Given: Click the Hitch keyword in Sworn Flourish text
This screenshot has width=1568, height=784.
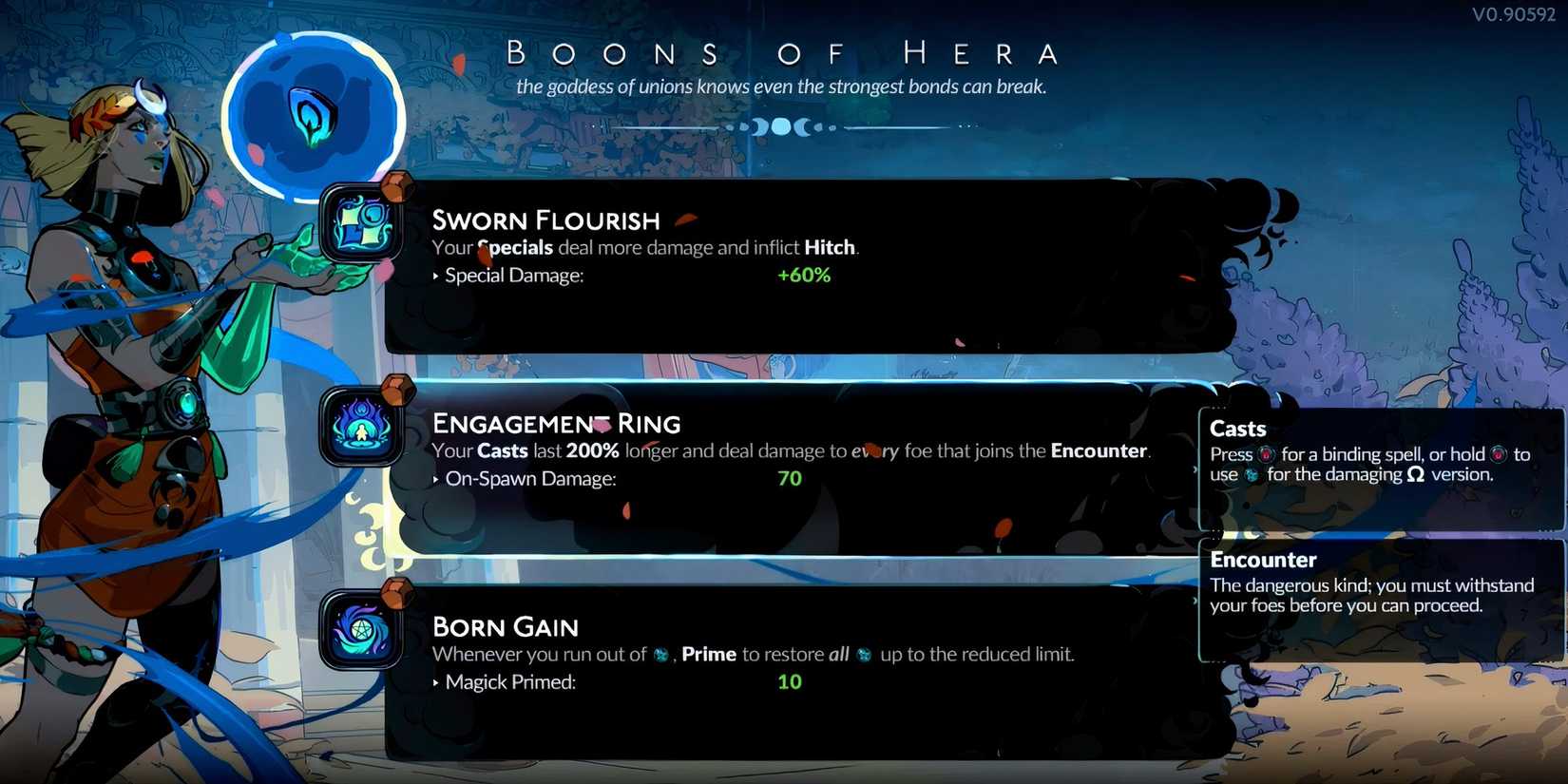Looking at the screenshot, I should click(830, 247).
